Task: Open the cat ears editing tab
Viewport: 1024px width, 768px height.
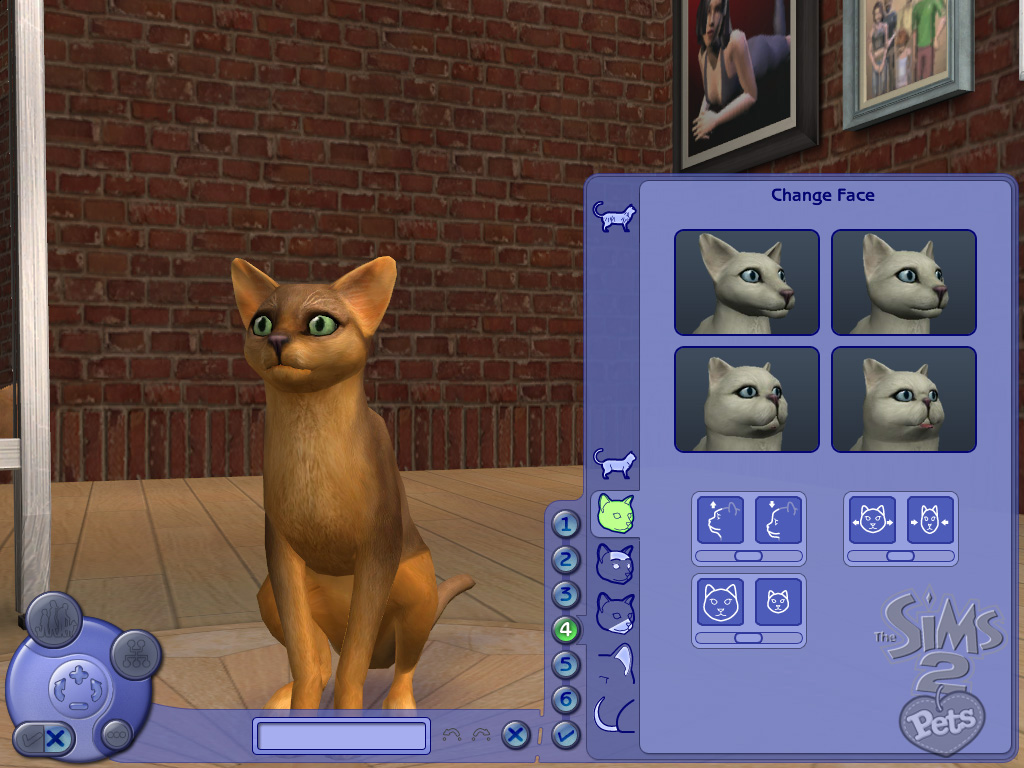Action: 613,663
